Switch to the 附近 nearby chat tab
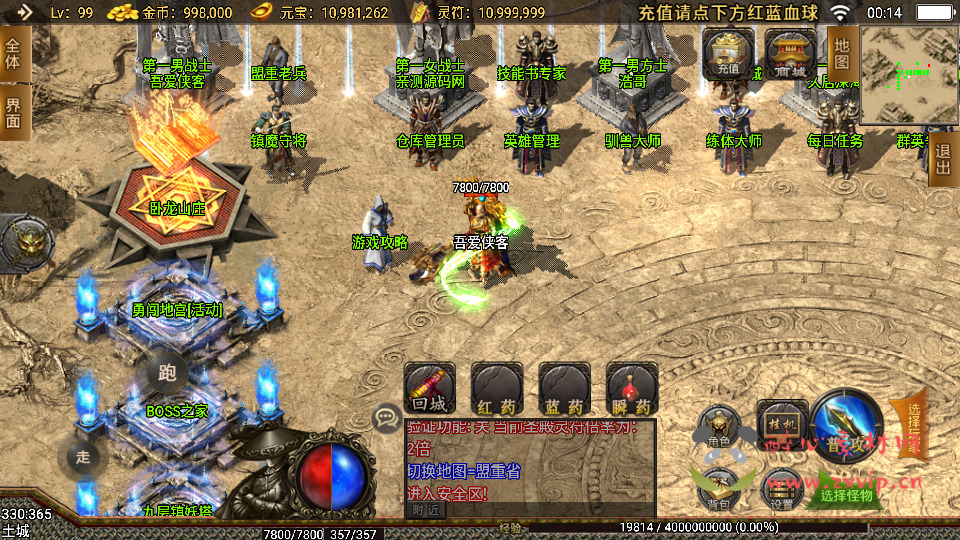 coord(425,509)
